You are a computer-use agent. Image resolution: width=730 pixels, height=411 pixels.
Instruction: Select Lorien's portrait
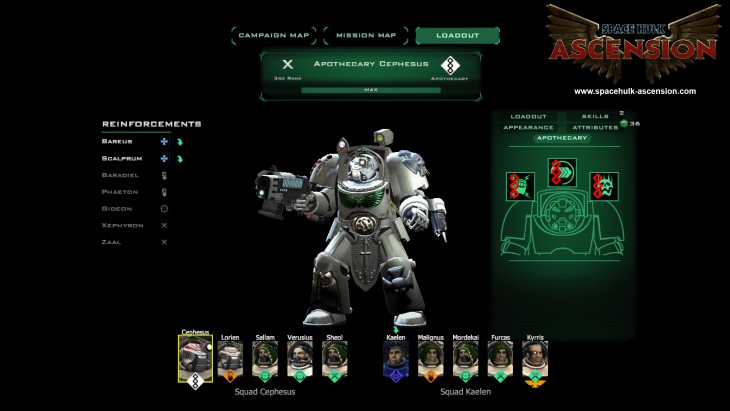(230, 359)
